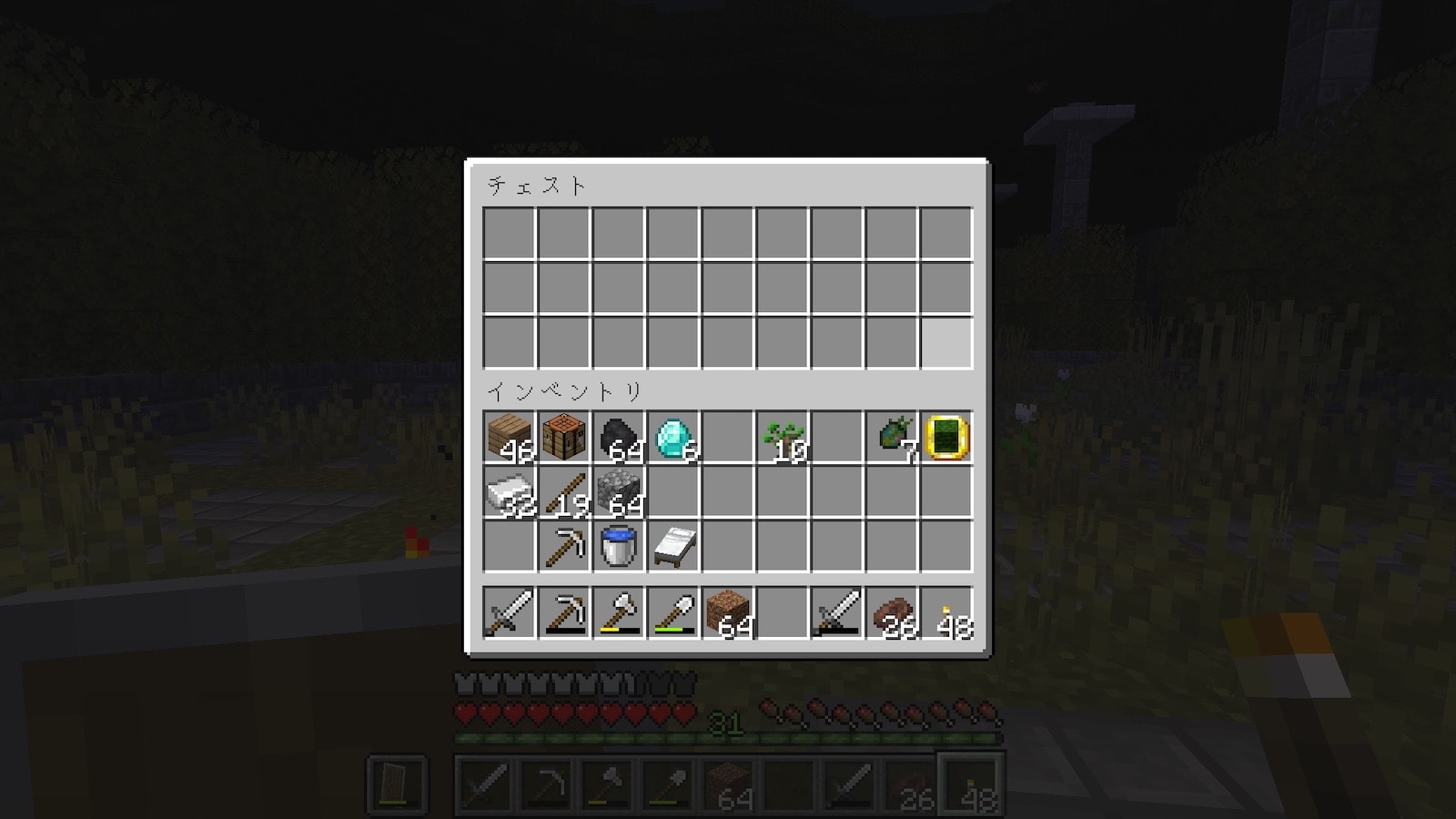Grab the 64 dirt blocks
Screen dimensions: 1456x819
727,612
